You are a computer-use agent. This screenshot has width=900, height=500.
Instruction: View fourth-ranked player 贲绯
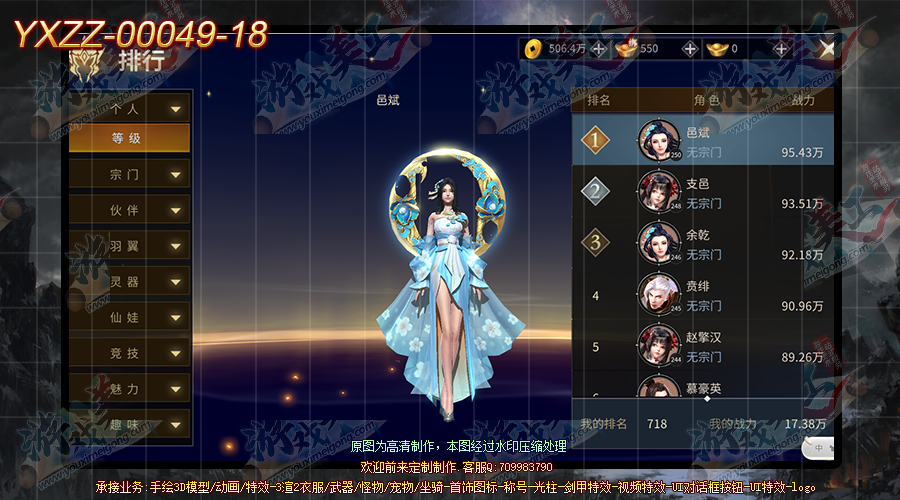point(703,295)
